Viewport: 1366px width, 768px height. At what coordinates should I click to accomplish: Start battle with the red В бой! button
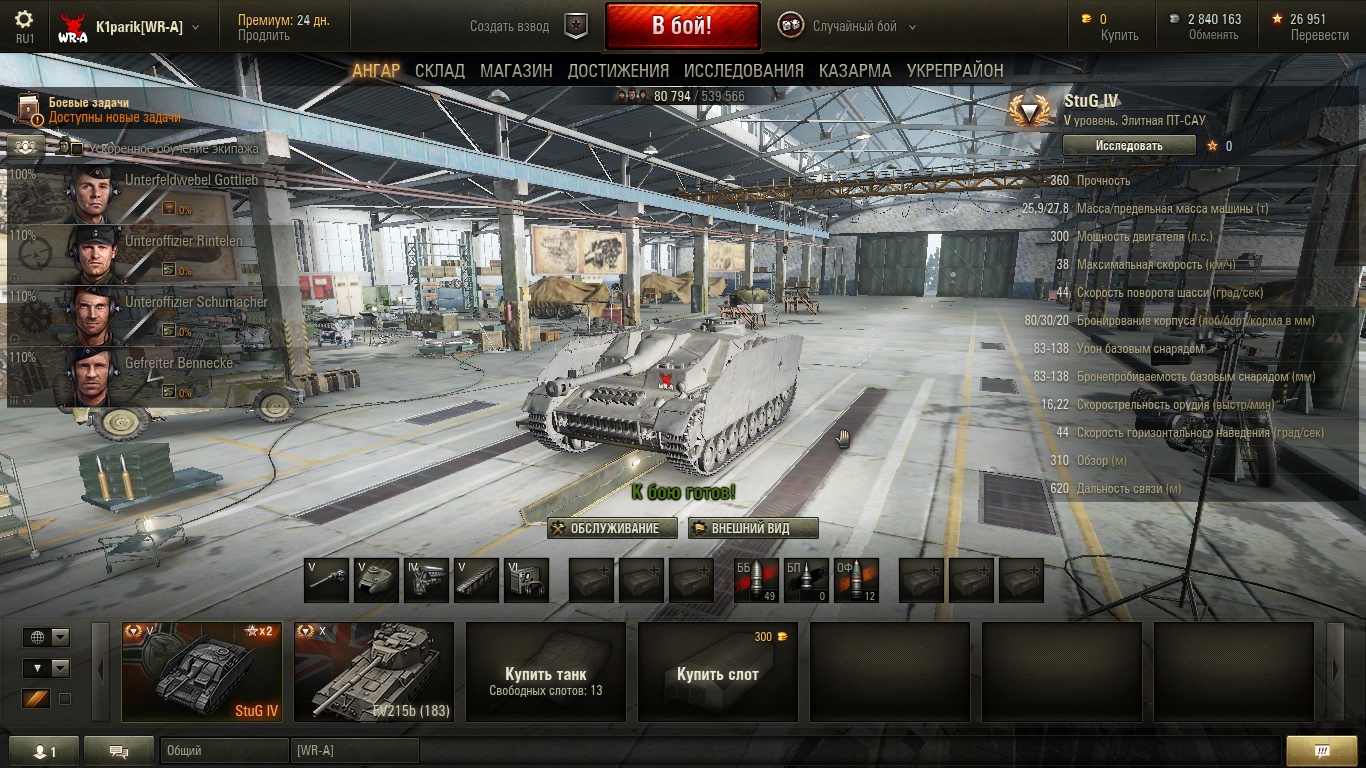click(681, 27)
